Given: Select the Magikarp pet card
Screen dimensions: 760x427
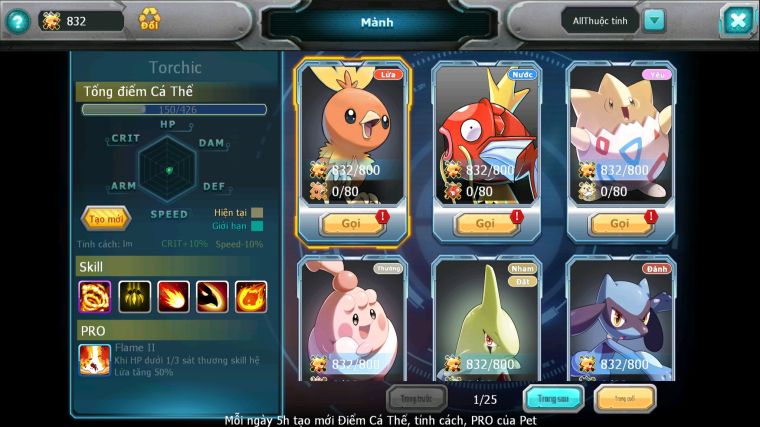Looking at the screenshot, I should click(487, 130).
